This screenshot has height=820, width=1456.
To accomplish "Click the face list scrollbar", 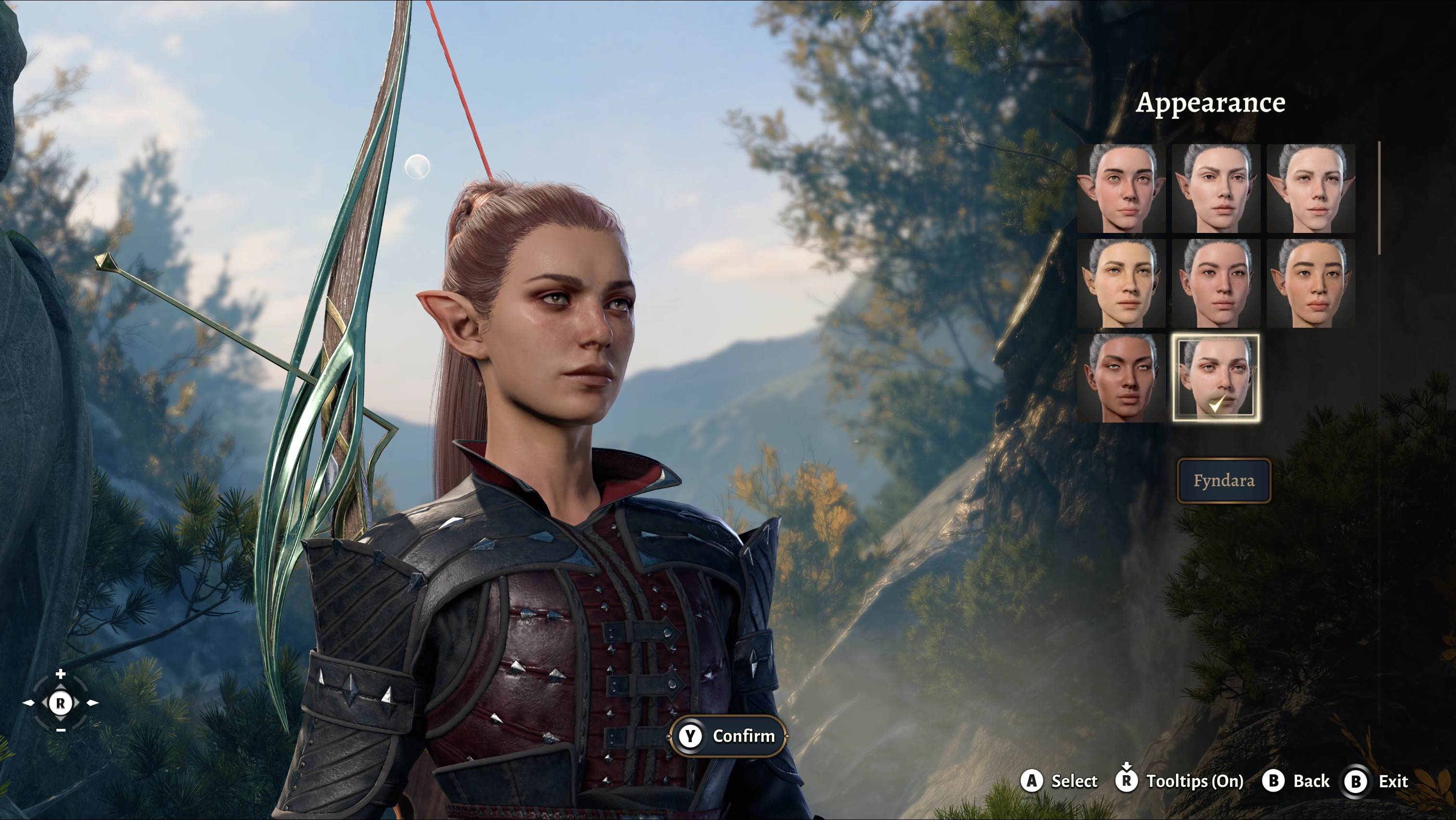I will pos(1379,198).
